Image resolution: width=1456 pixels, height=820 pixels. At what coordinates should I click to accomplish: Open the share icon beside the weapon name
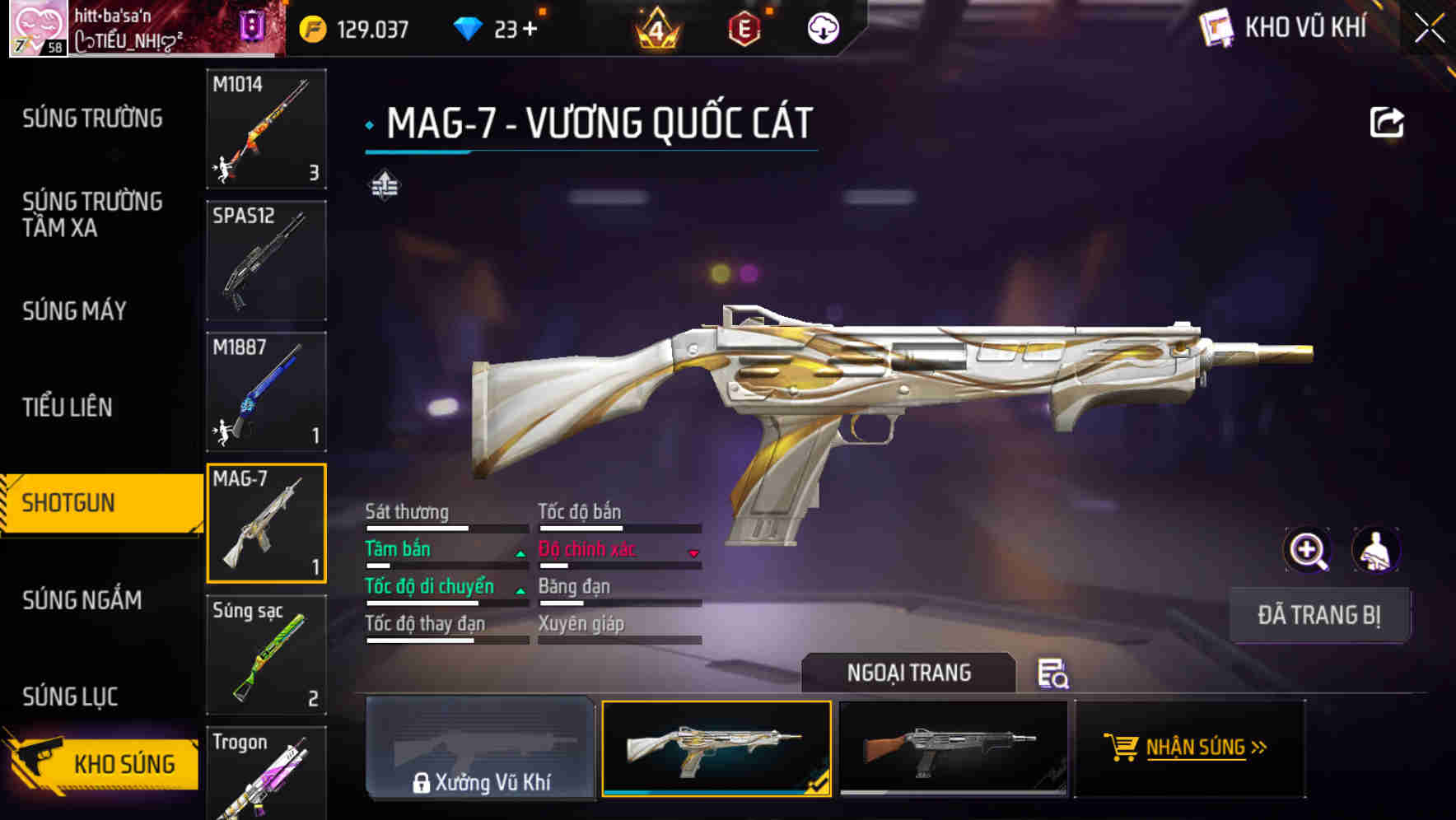pyautogui.click(x=1388, y=121)
